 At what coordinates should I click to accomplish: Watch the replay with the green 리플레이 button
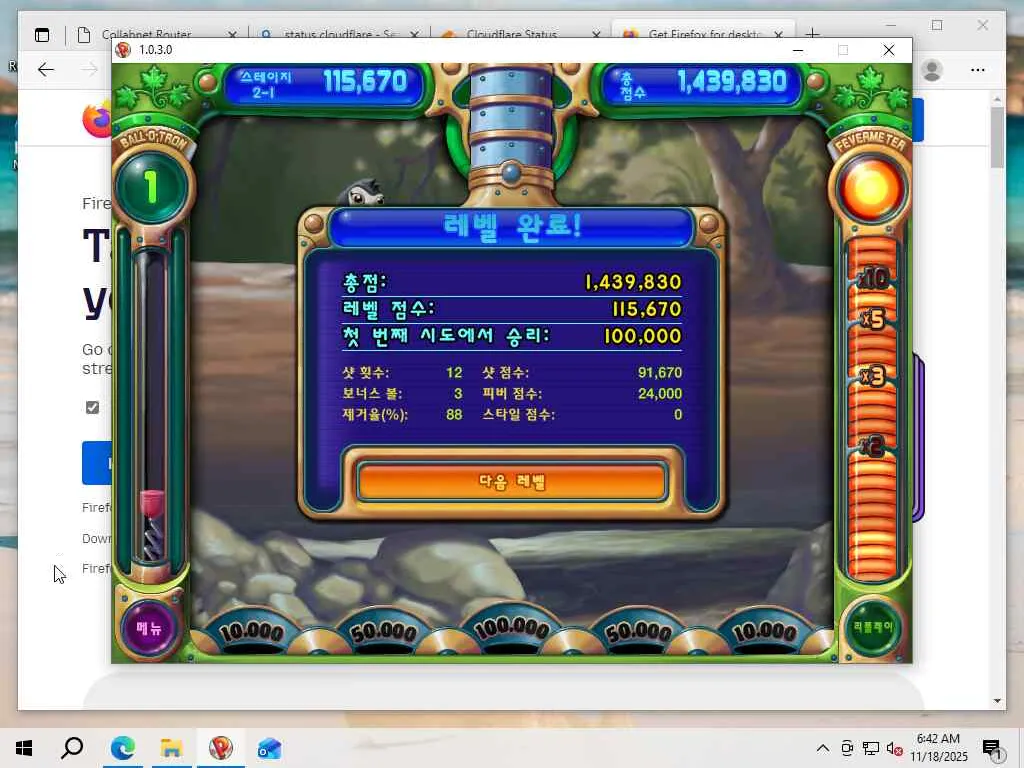874,627
